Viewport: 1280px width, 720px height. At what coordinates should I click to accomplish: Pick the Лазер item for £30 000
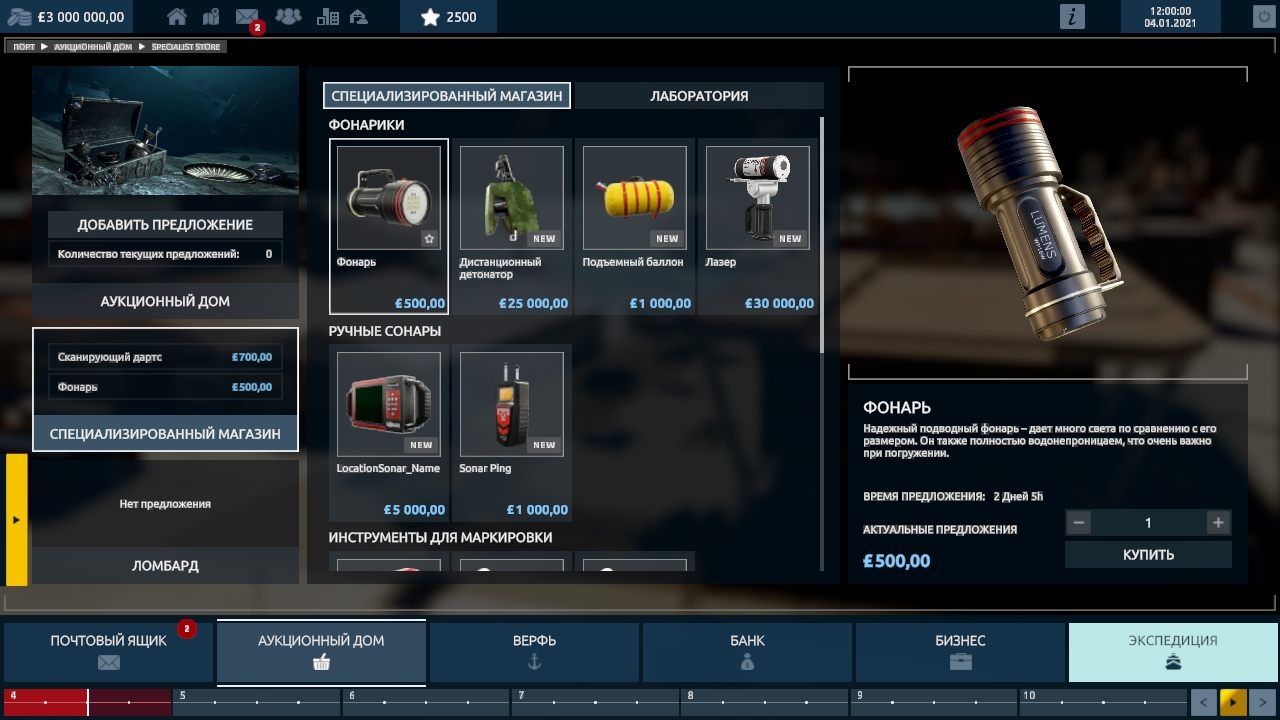757,227
